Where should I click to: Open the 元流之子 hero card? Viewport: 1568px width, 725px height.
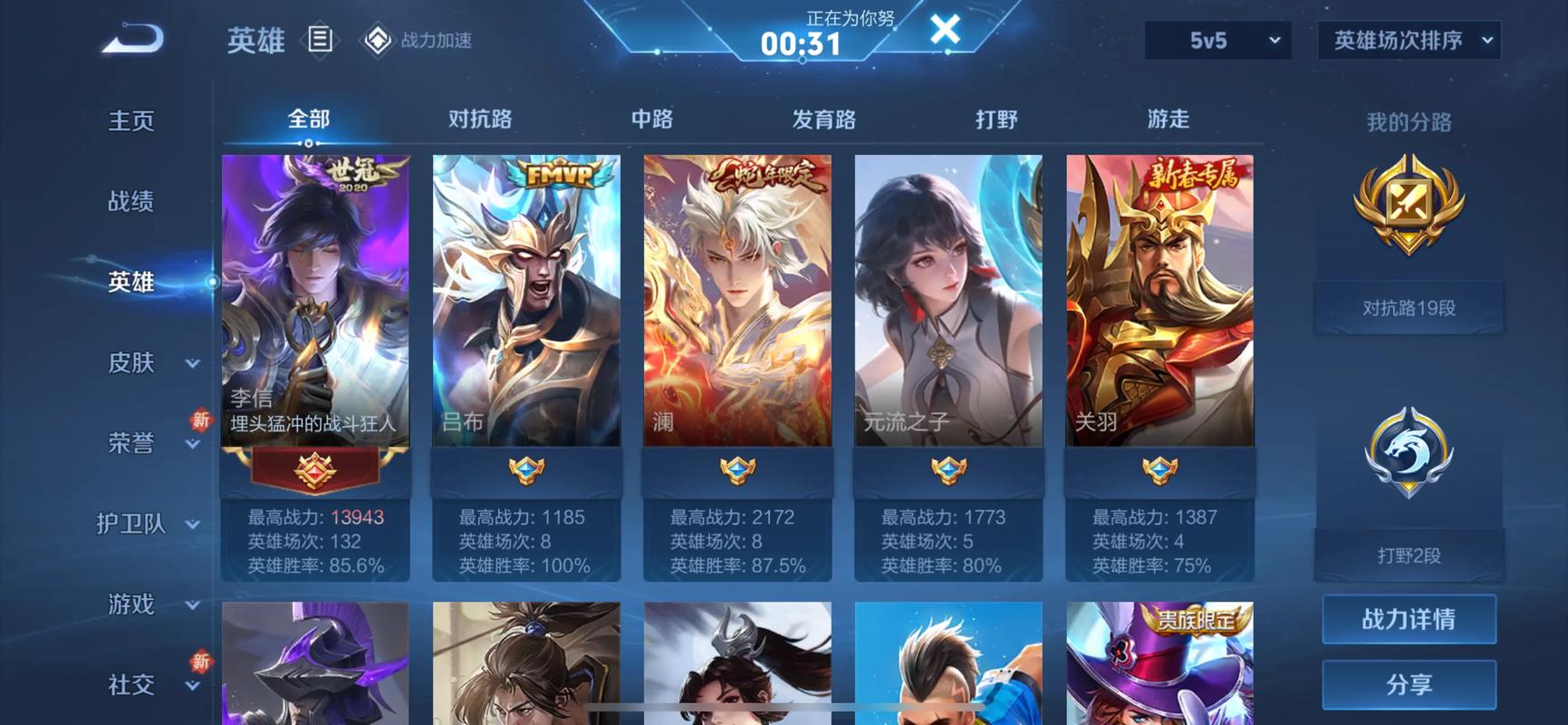[x=948, y=299]
